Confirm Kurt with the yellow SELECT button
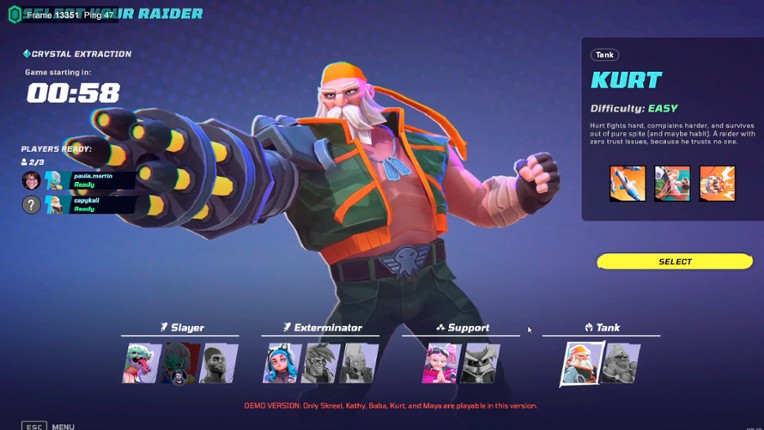This screenshot has height=430, width=764. (x=674, y=262)
